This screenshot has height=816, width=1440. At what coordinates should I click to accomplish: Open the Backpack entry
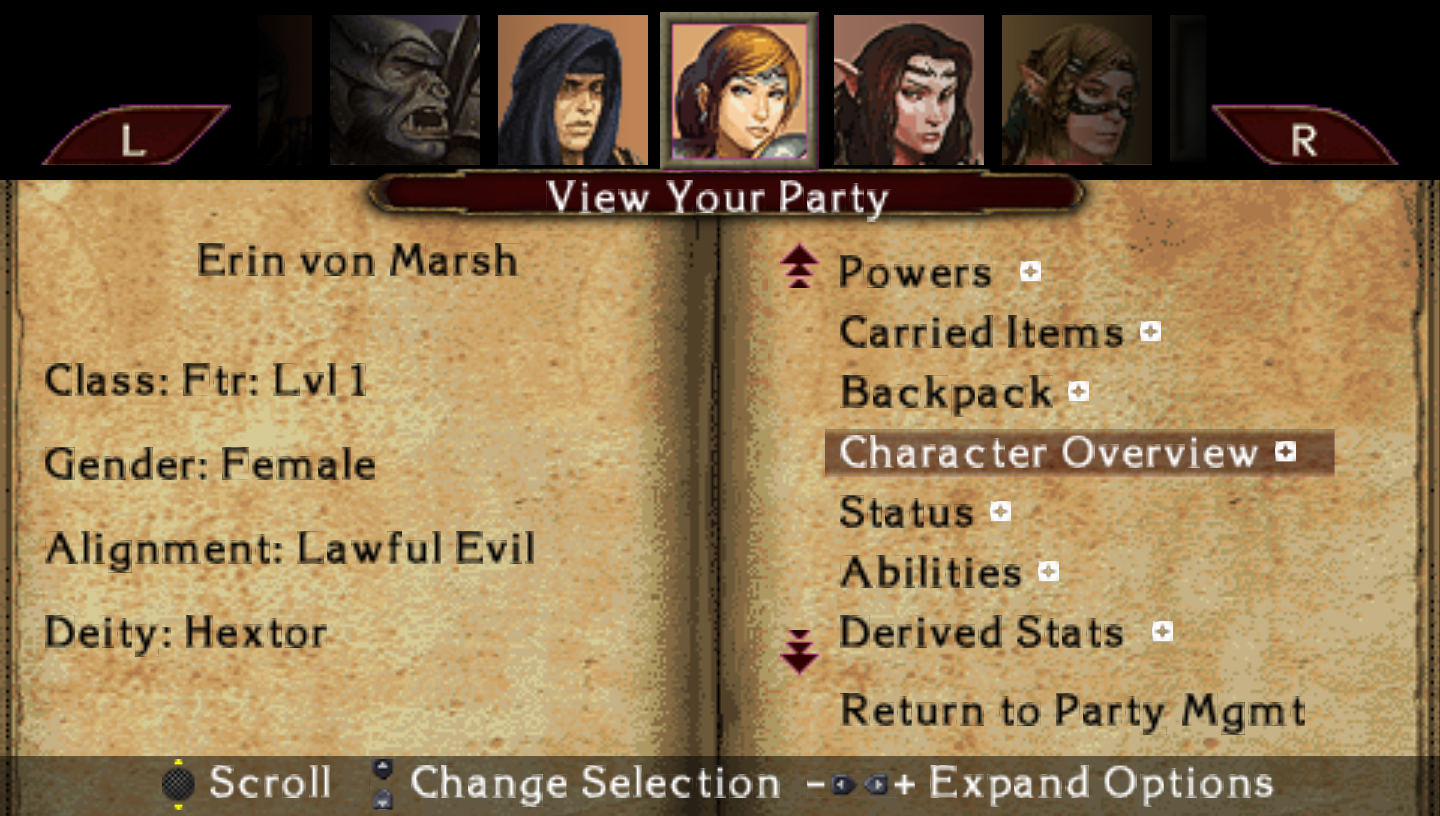[x=946, y=392]
